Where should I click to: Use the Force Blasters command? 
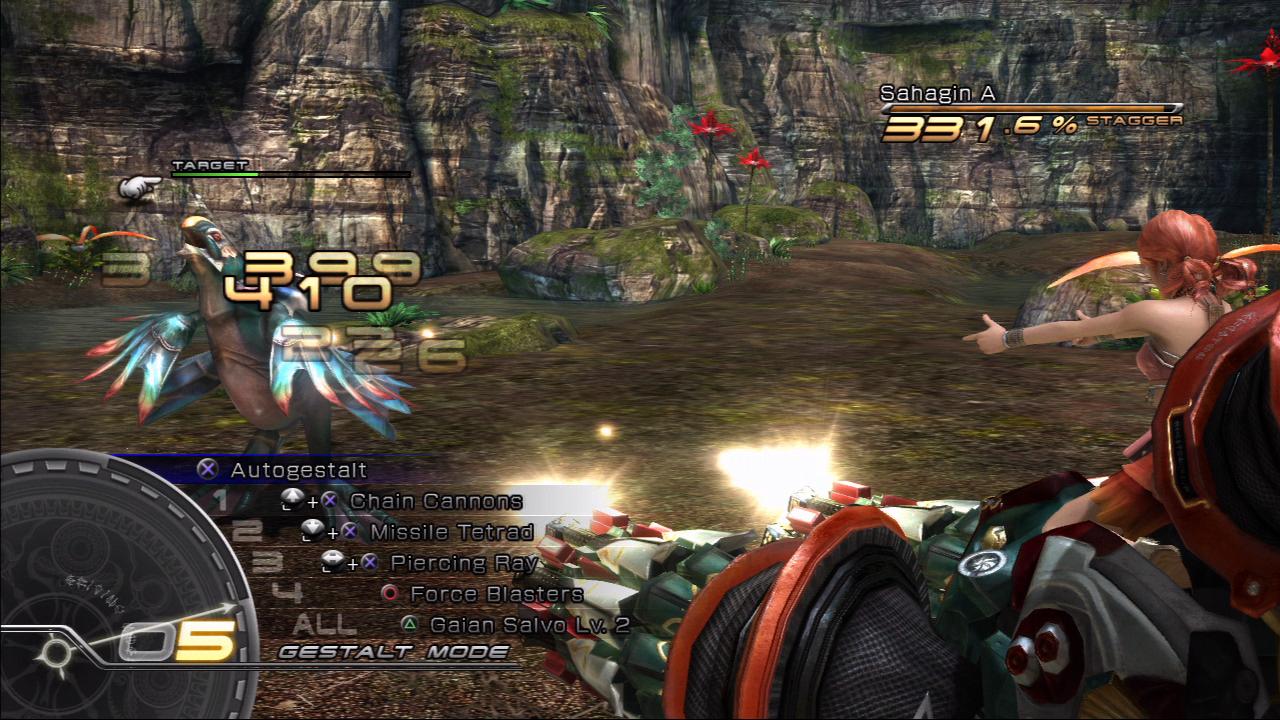pyautogui.click(x=496, y=594)
